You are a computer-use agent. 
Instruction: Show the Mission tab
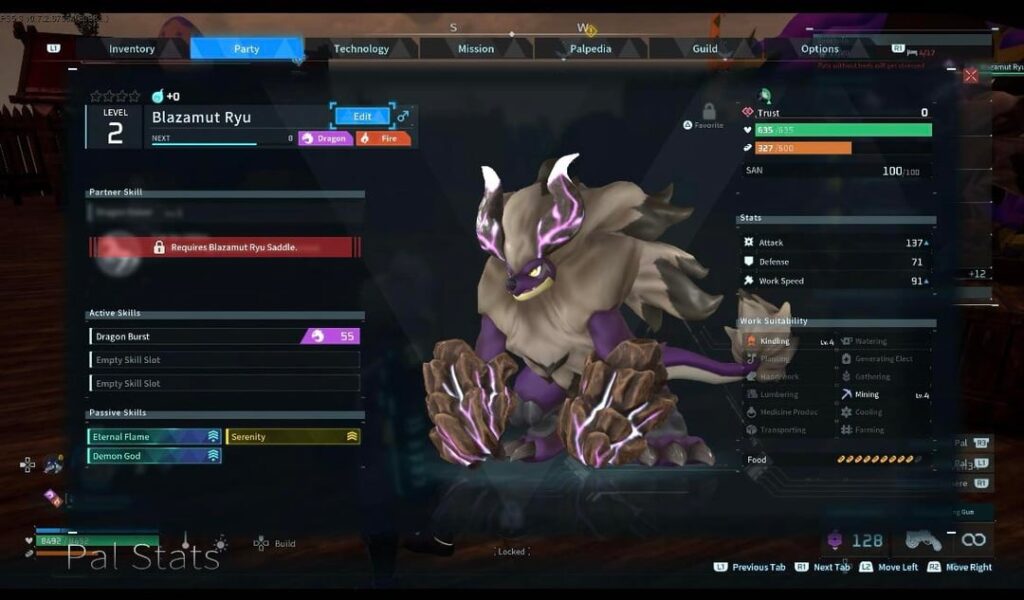(476, 49)
